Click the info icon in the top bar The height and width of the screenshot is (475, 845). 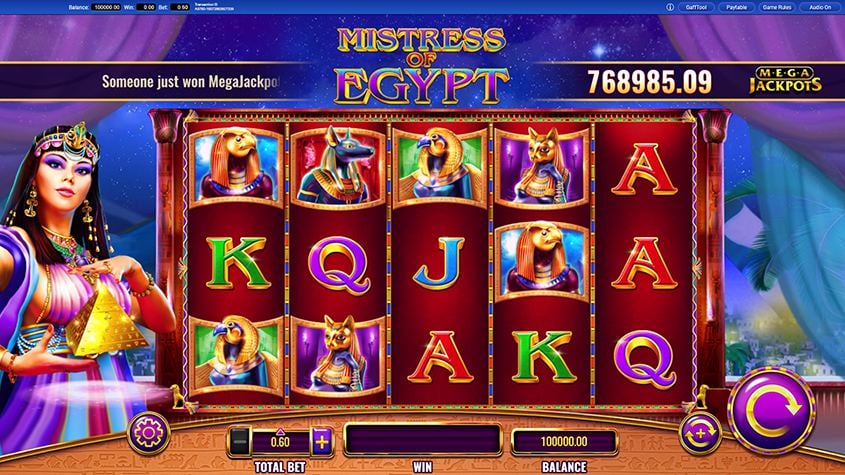669,6
